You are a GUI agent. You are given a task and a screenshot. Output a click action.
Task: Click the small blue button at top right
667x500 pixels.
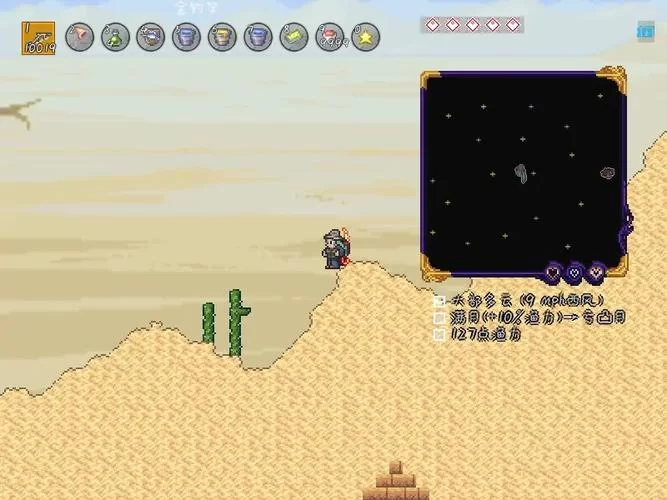[644, 31]
